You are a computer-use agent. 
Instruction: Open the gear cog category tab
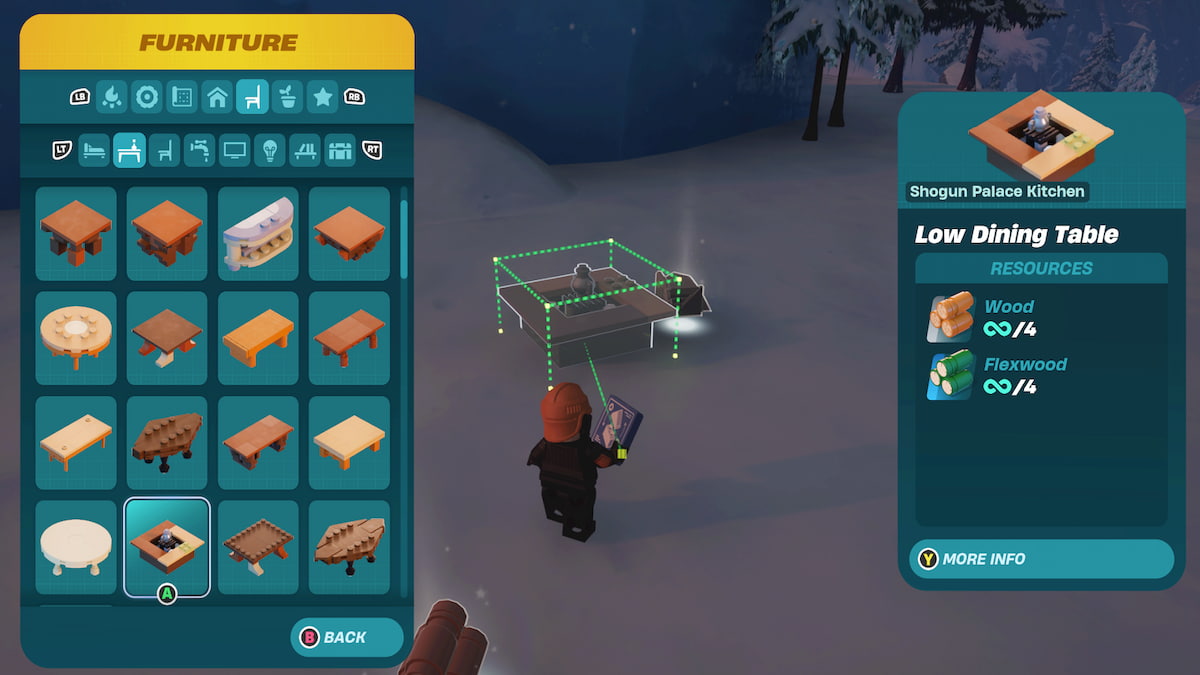point(147,97)
